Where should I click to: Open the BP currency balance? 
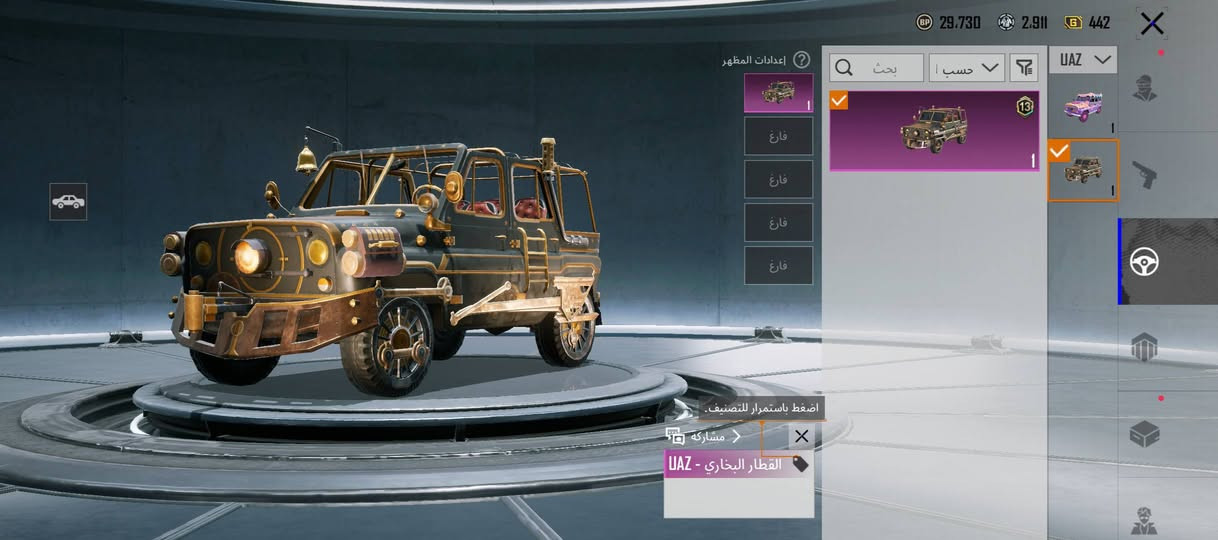tap(949, 23)
